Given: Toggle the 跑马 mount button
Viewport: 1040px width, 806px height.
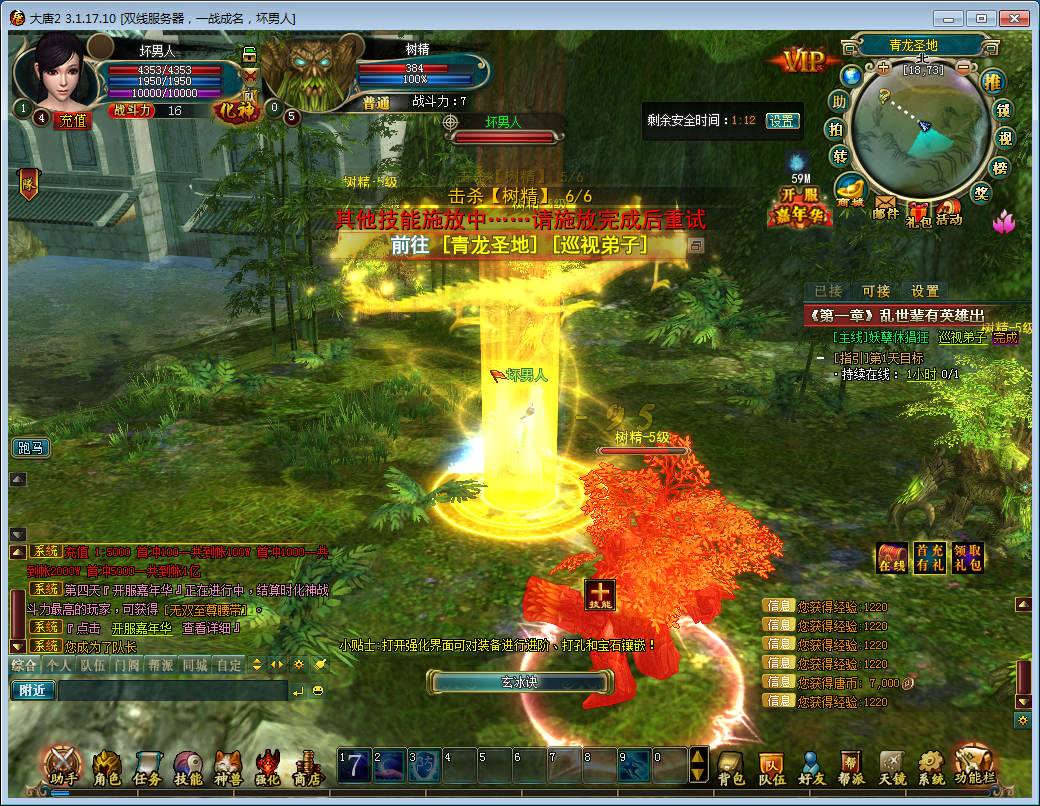Looking at the screenshot, I should click(31, 447).
